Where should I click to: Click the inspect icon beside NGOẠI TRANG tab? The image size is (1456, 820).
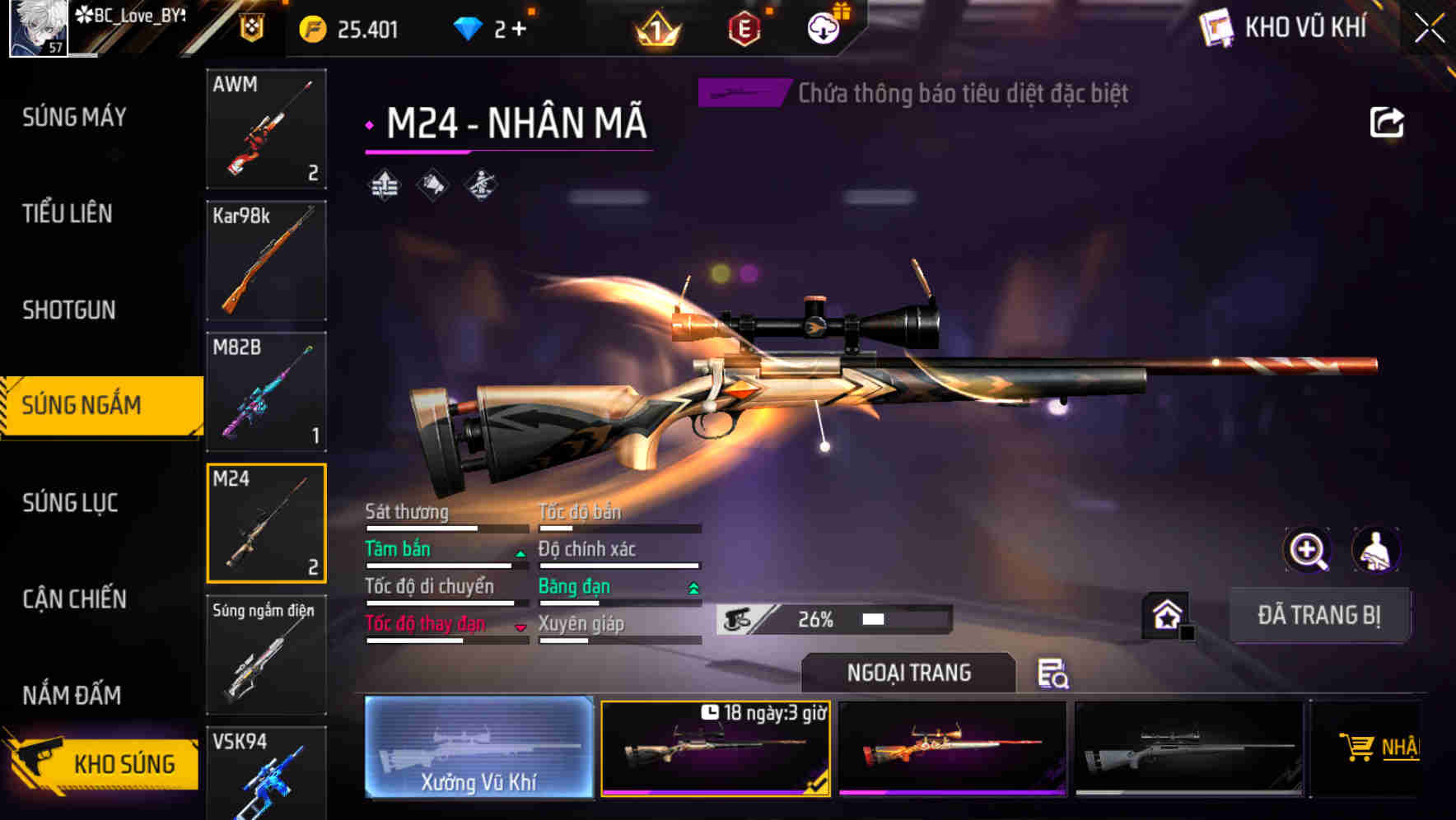pyautogui.click(x=1052, y=674)
